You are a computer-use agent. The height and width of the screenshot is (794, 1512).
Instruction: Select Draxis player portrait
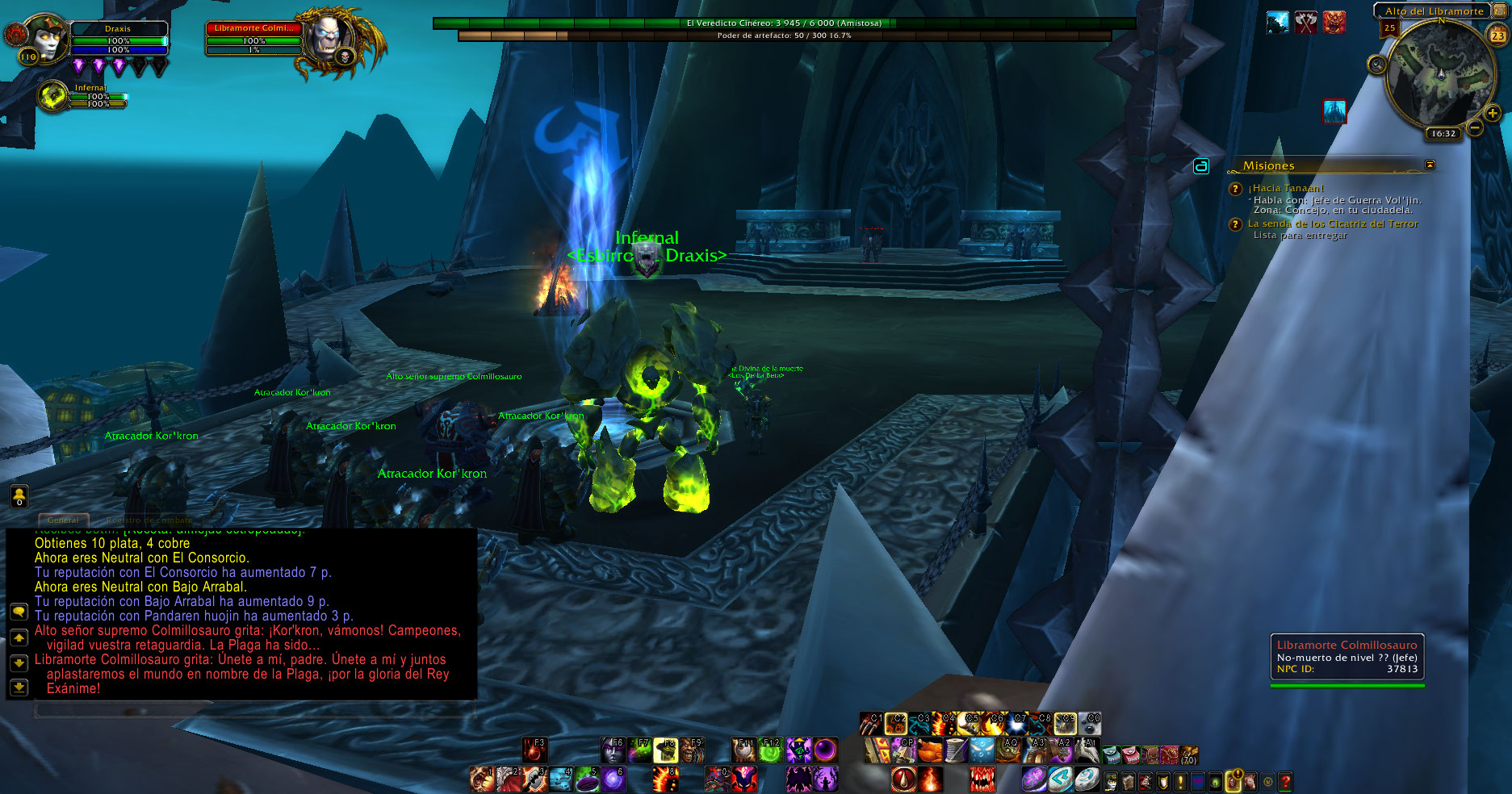[44, 38]
